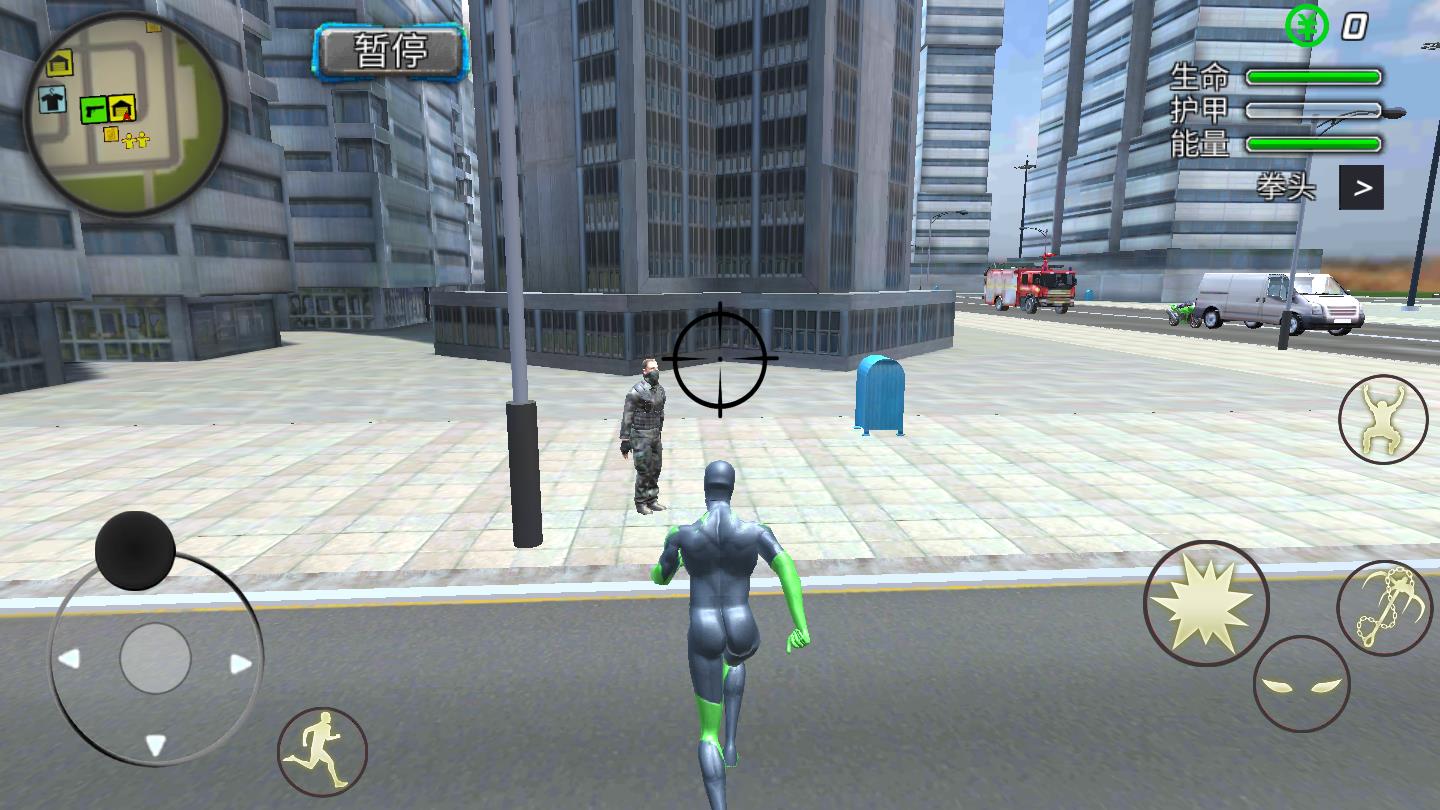Screen dimensions: 1440x810
Task: Use the wall-climb pose skill icon
Action: coord(1383,419)
